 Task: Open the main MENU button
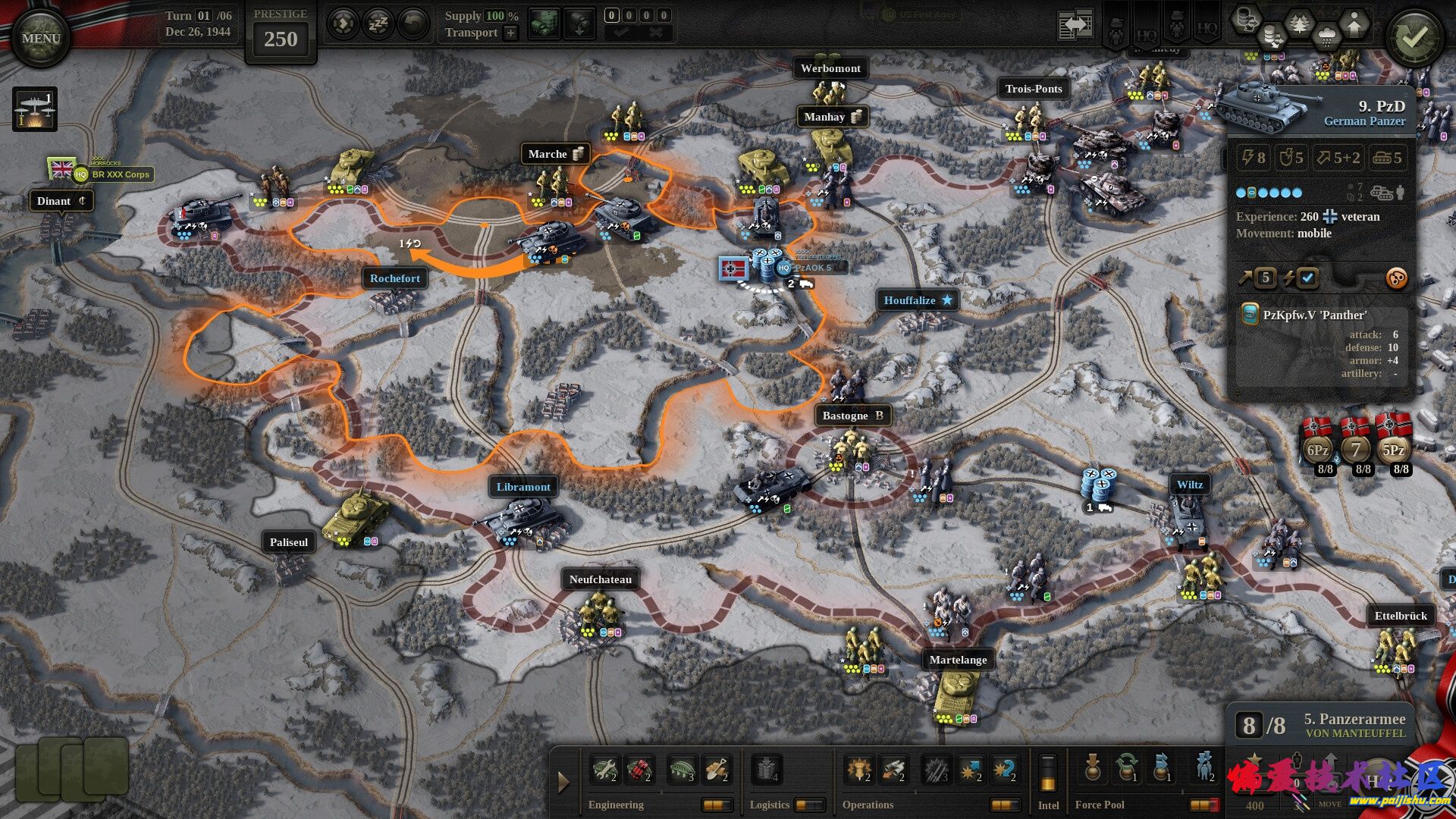(41, 38)
